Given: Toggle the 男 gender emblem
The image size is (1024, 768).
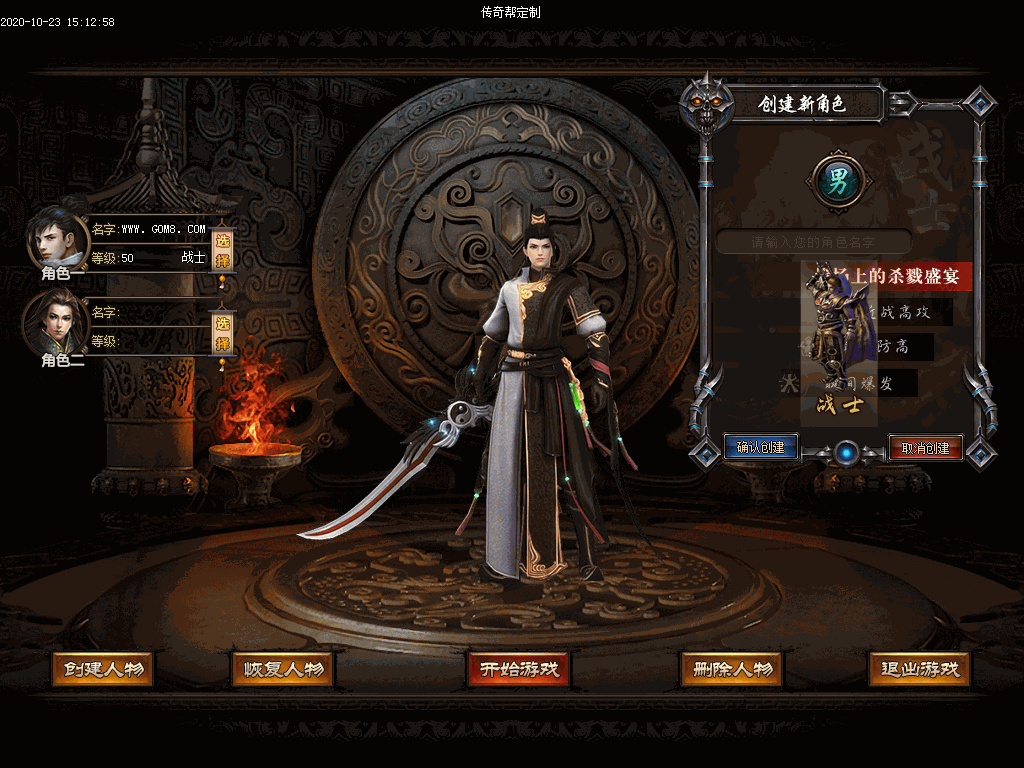Looking at the screenshot, I should [838, 181].
